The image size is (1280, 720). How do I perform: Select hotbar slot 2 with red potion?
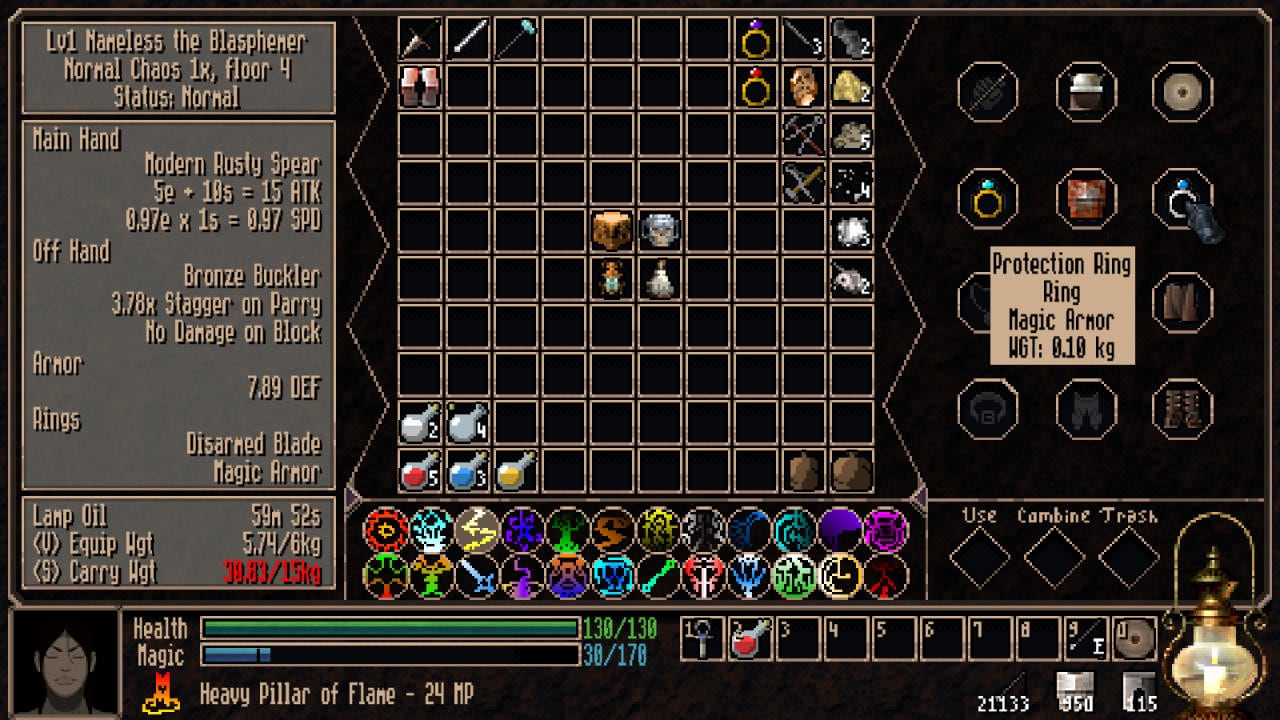tap(750, 639)
